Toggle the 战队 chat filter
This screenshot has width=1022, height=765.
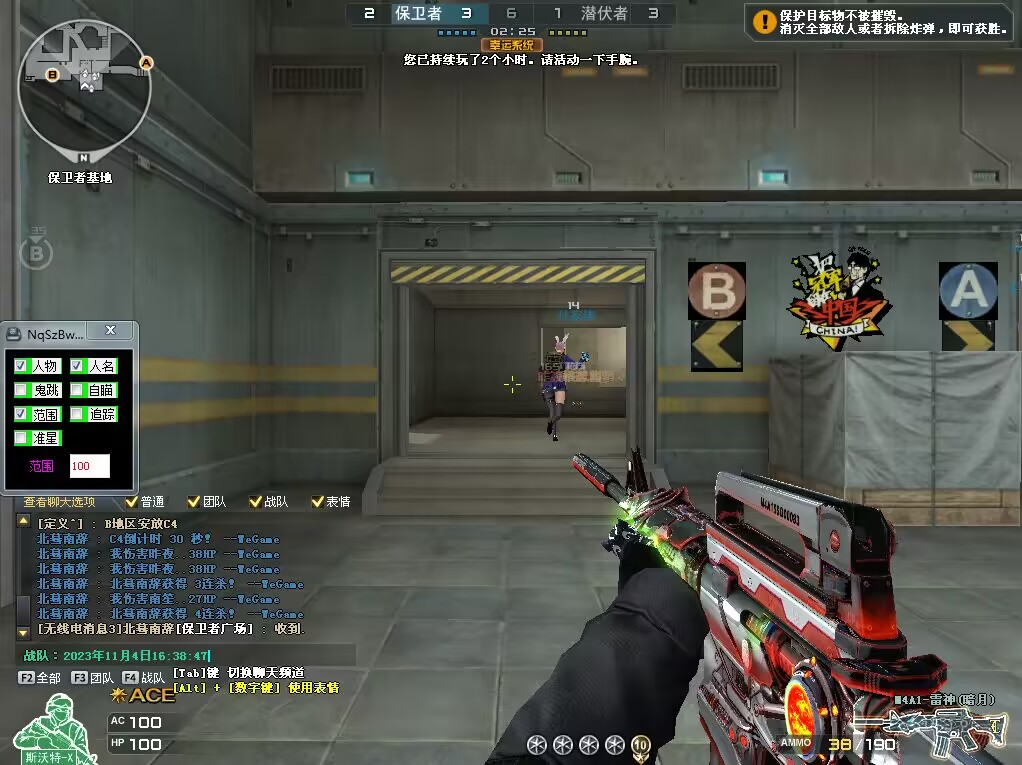[x=255, y=502]
